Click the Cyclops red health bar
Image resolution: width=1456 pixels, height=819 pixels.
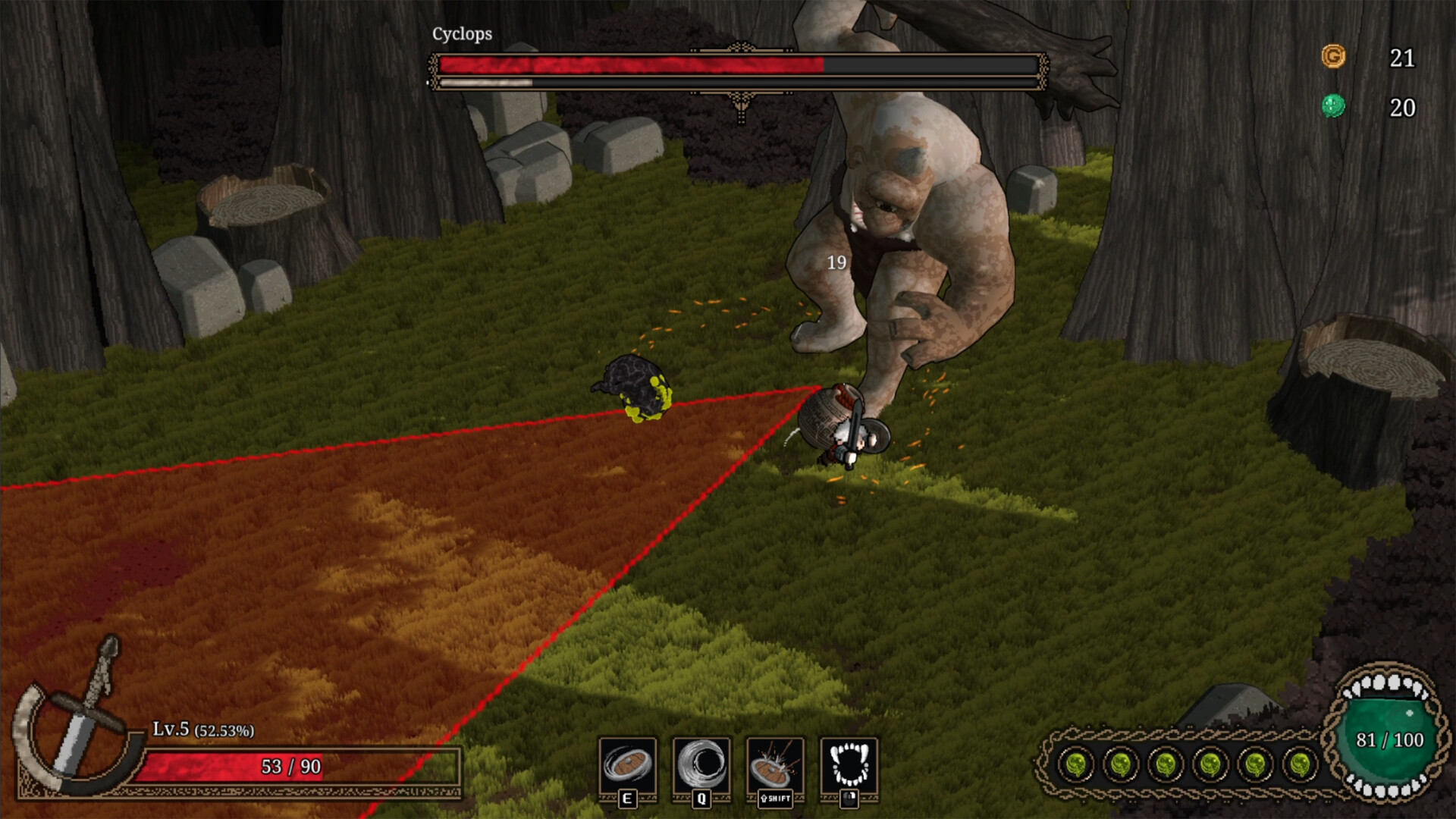pyautogui.click(x=629, y=65)
